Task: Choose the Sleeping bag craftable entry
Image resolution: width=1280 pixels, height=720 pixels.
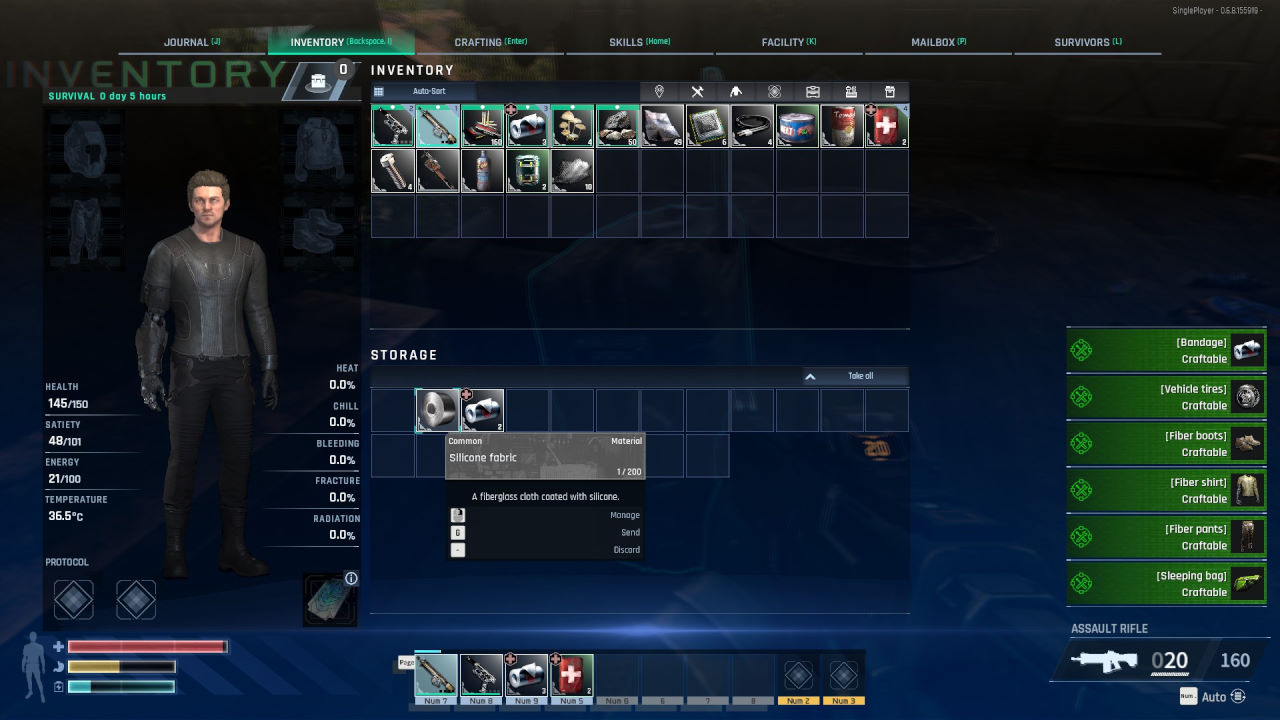Action: point(1166,584)
